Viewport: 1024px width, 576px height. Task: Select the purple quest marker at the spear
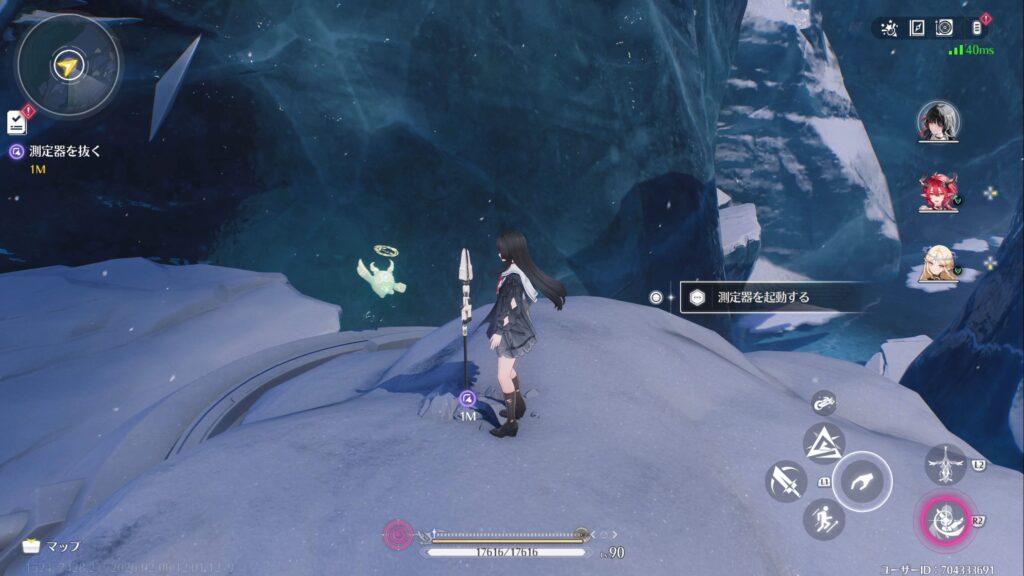[467, 398]
